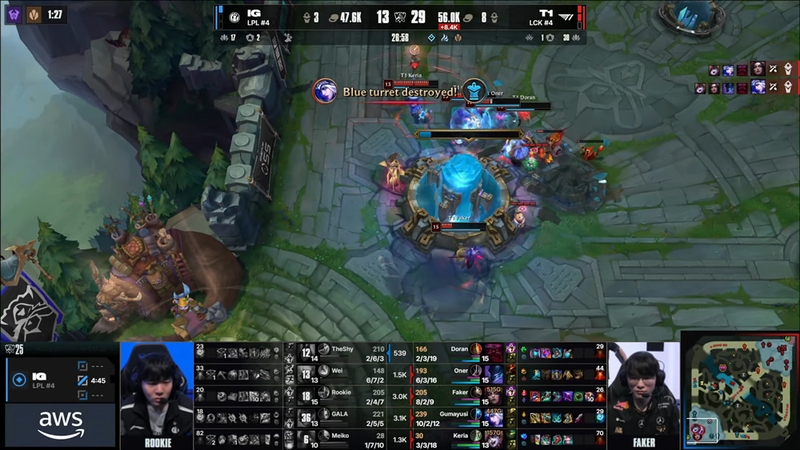
Task: Click the Blue turret destroyed announcement icon
Action: 326,91
